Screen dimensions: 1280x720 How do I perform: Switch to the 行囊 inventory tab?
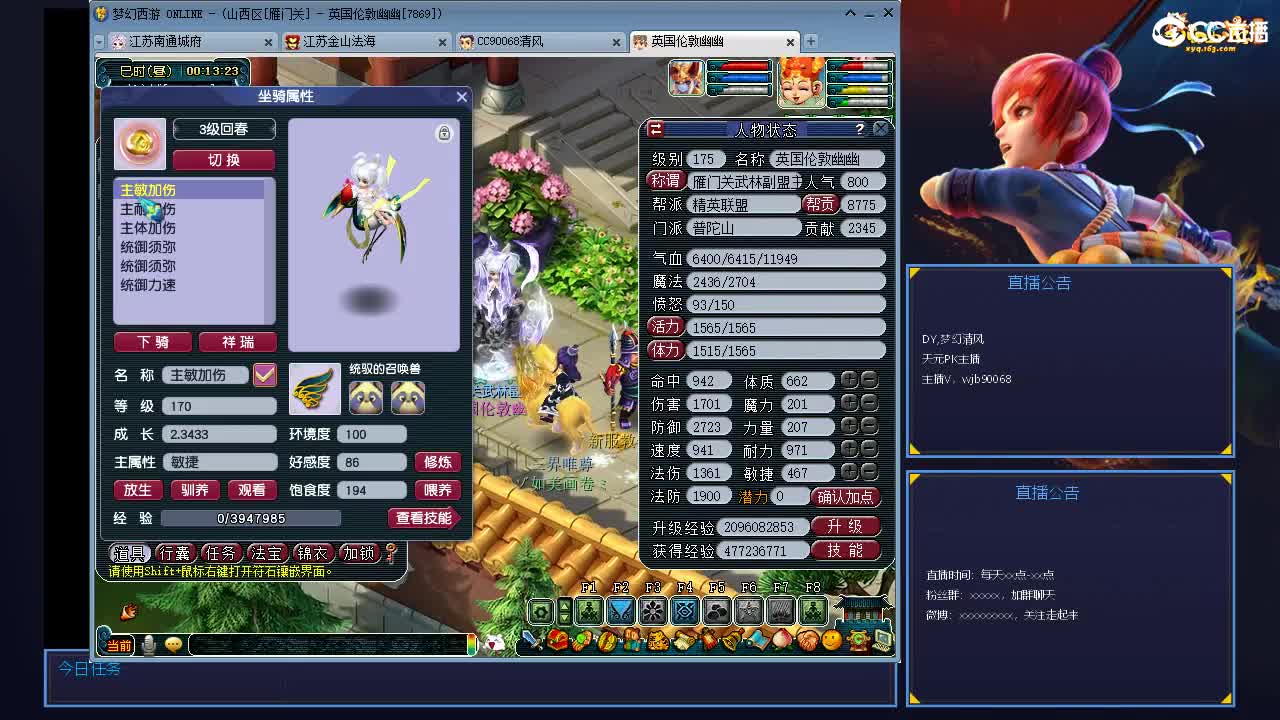point(175,552)
